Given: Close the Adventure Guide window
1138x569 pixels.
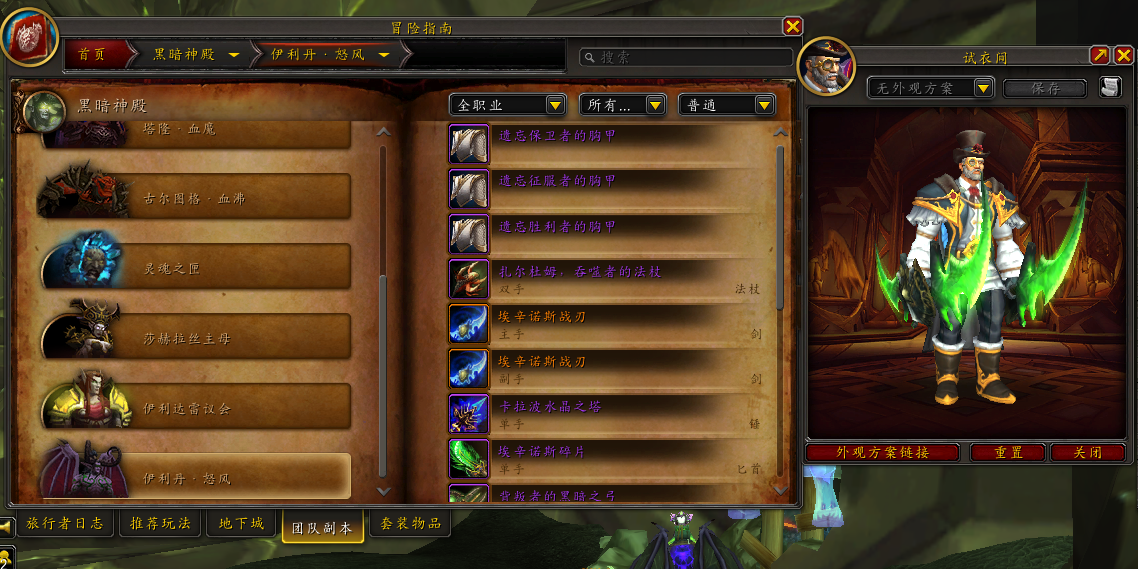Looking at the screenshot, I should (x=792, y=27).
